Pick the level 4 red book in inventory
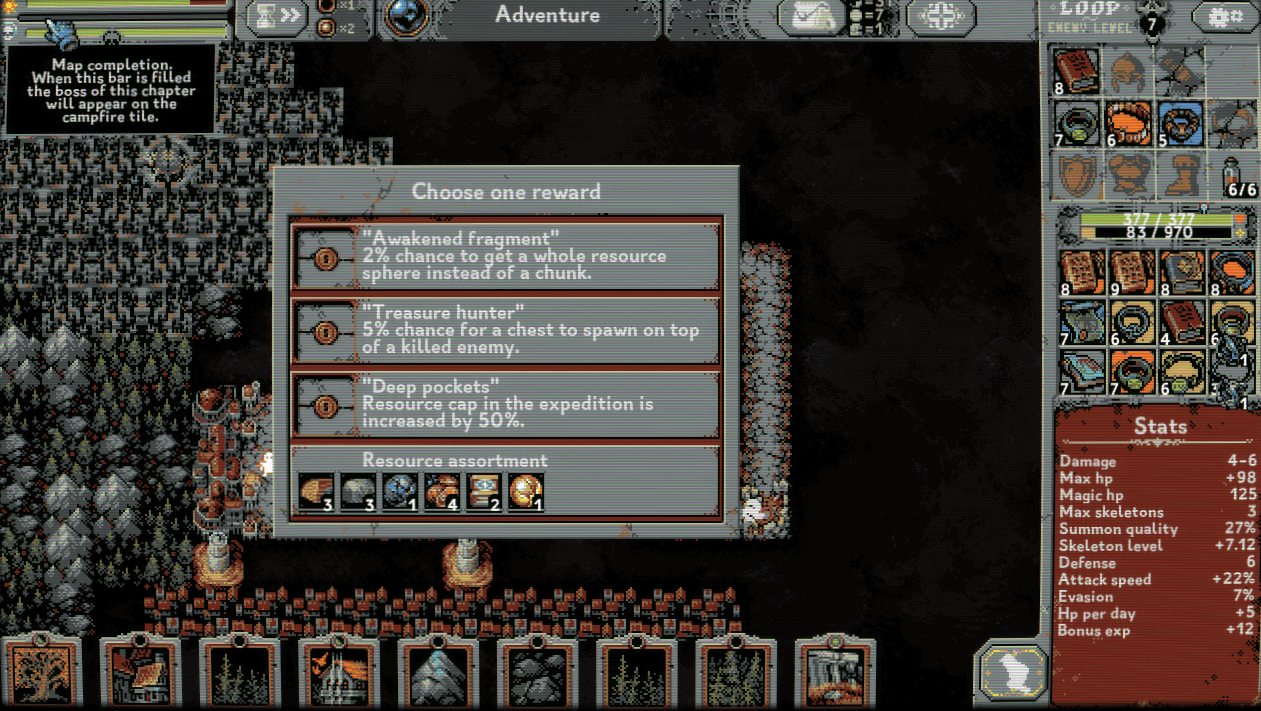The width and height of the screenshot is (1261, 711). click(x=1183, y=325)
